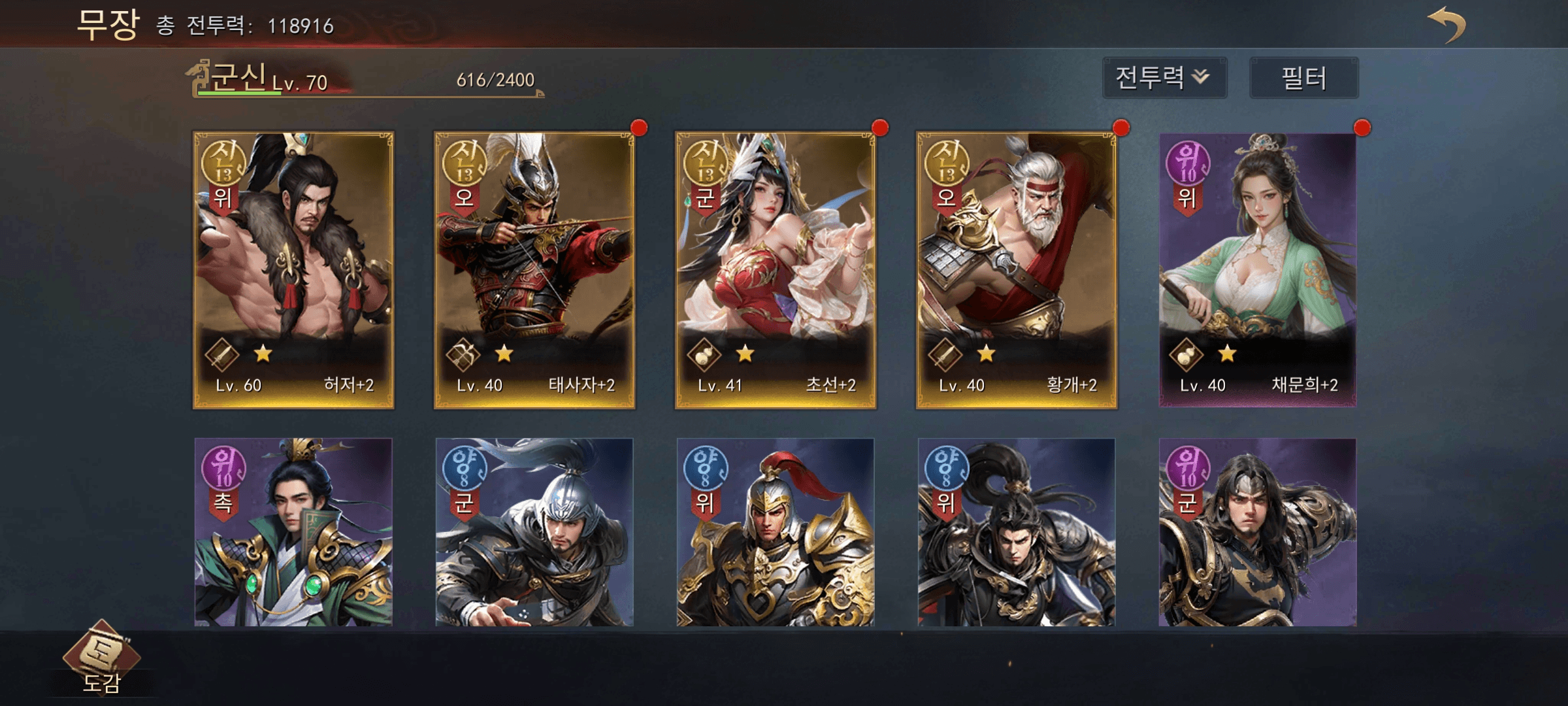Open the 전투력 sort dropdown

tap(1164, 78)
